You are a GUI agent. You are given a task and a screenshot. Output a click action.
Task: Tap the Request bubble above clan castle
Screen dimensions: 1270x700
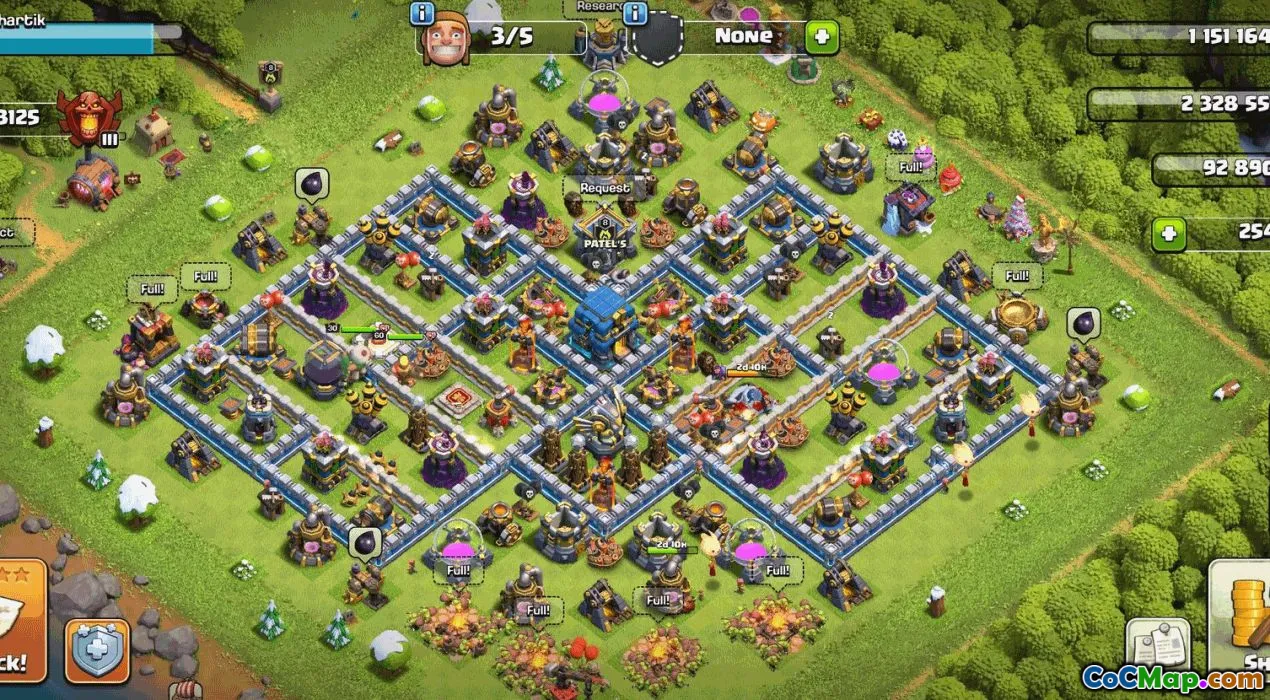605,188
